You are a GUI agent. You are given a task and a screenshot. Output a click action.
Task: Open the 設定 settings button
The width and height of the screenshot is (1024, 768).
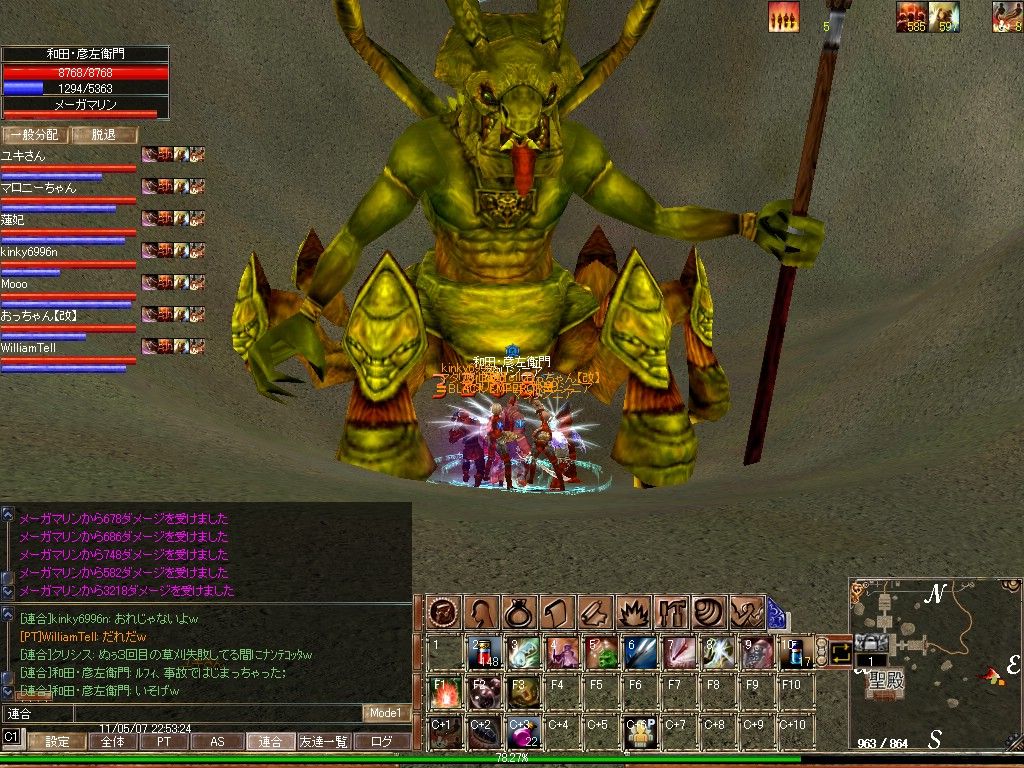57,742
